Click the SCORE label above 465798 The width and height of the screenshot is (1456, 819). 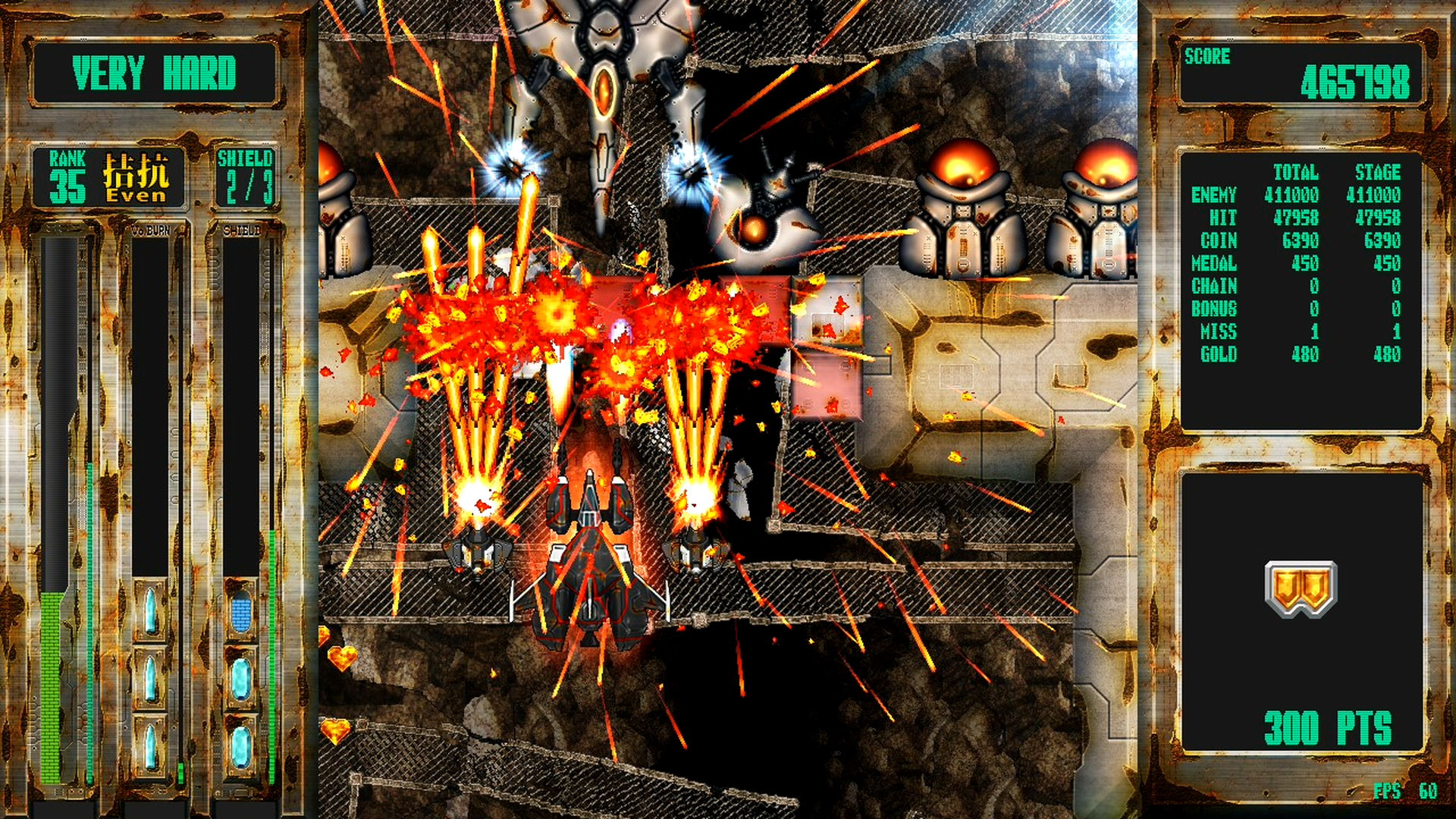(x=1207, y=55)
